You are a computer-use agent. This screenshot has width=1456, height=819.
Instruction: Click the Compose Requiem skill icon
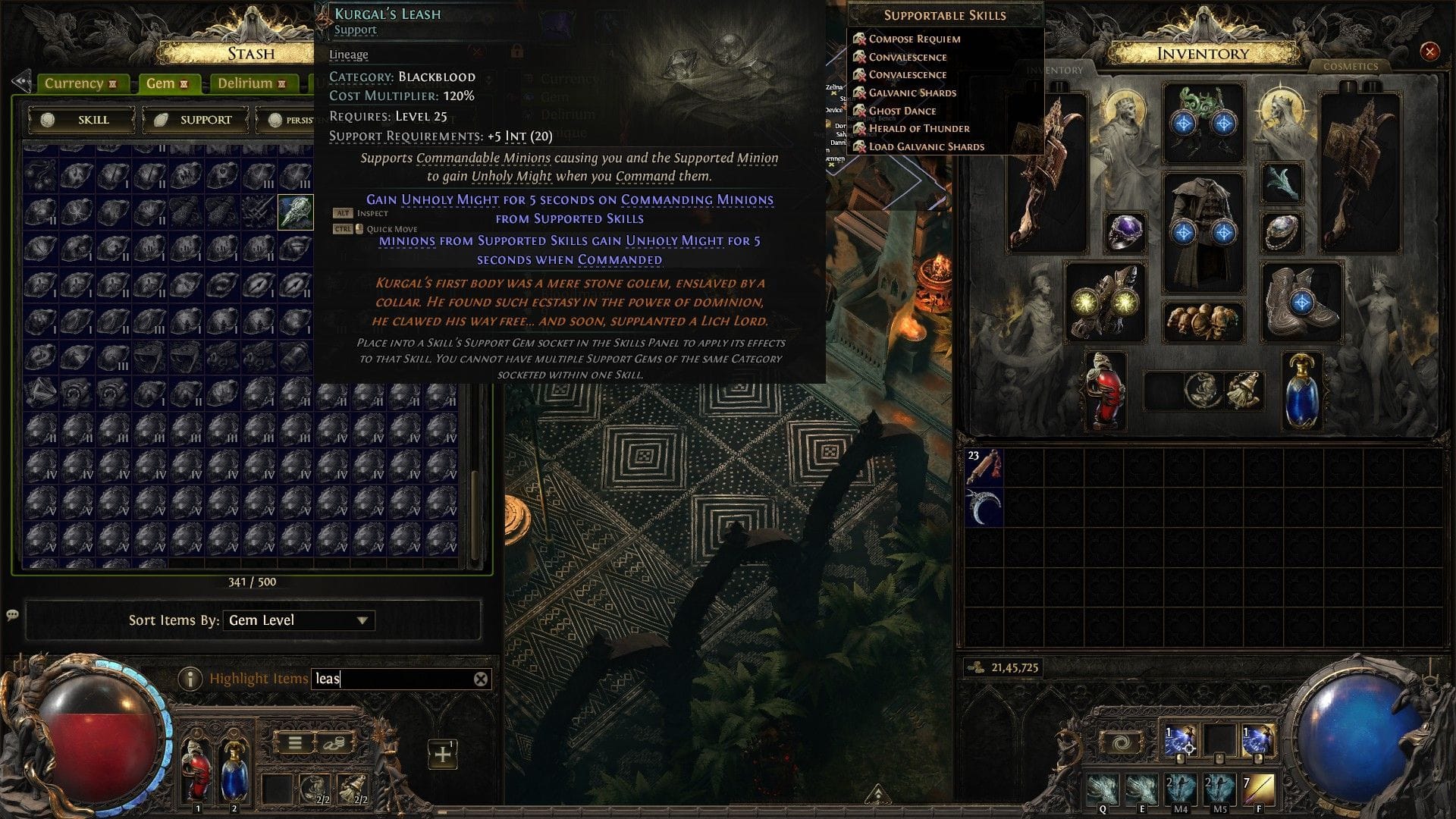[x=860, y=38]
